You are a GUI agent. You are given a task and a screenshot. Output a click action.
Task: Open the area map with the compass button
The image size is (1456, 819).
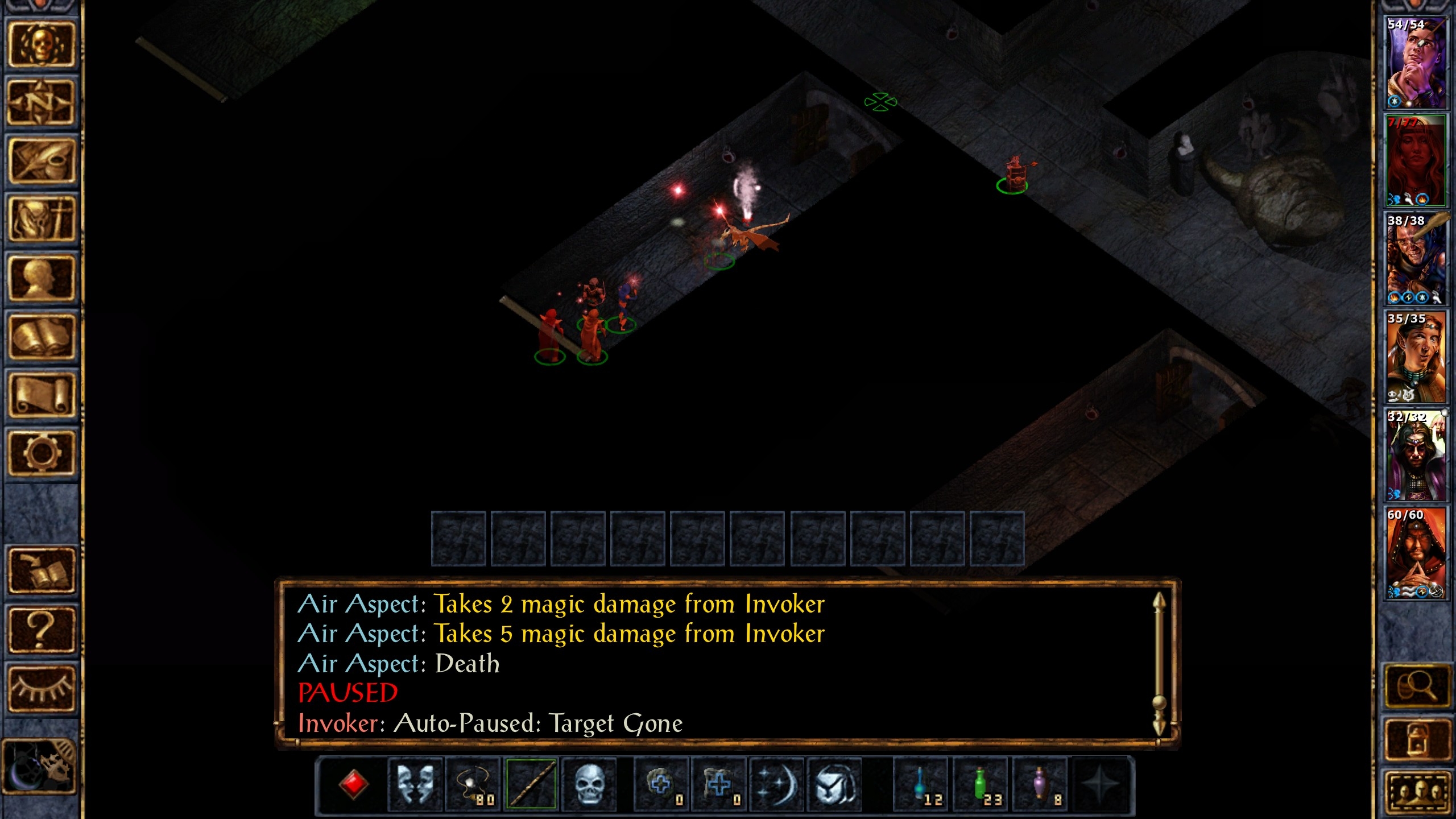pyautogui.click(x=41, y=103)
